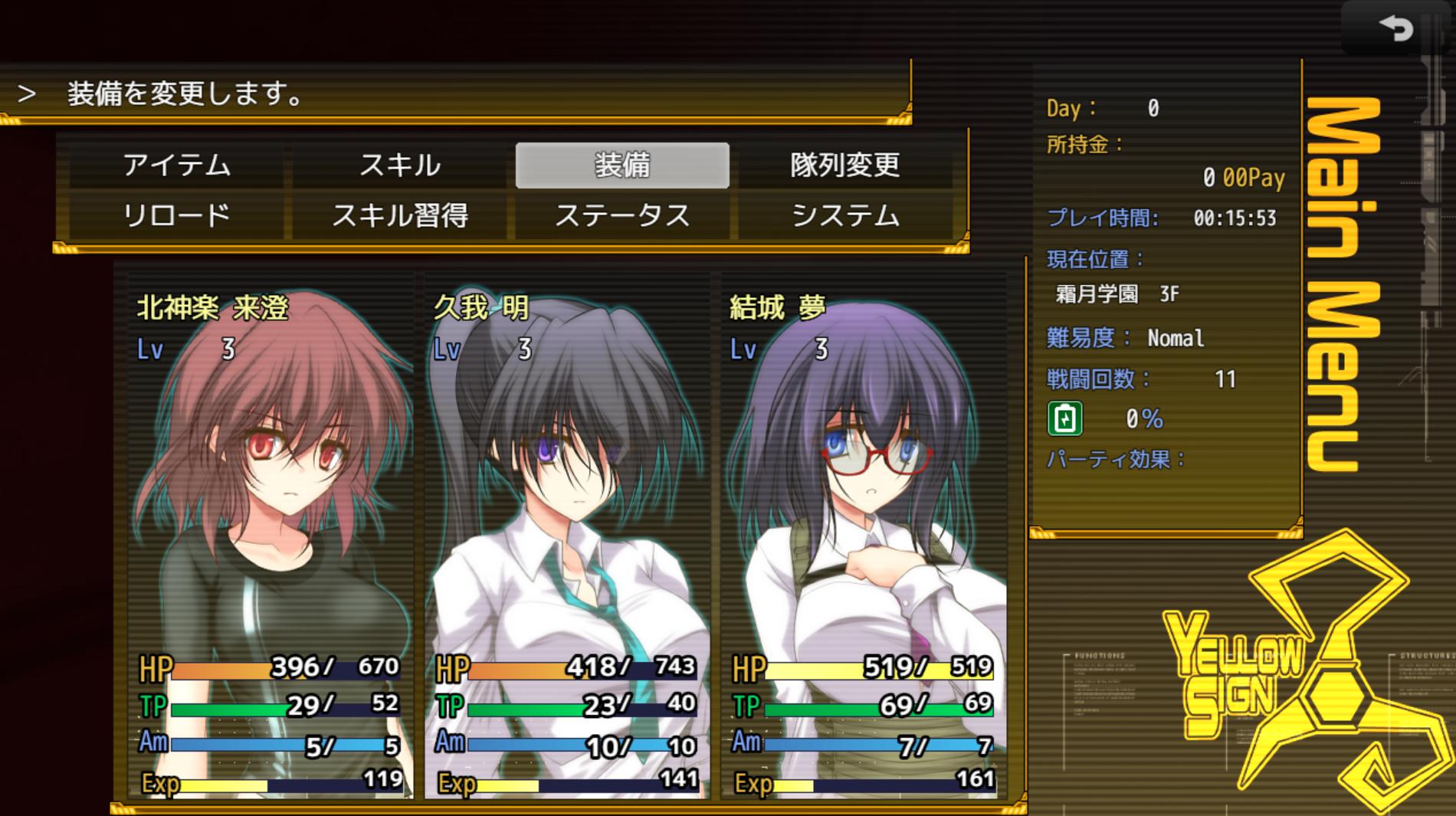This screenshot has height=816, width=1456.
Task: Open the システム (System) menu
Action: pos(844,216)
